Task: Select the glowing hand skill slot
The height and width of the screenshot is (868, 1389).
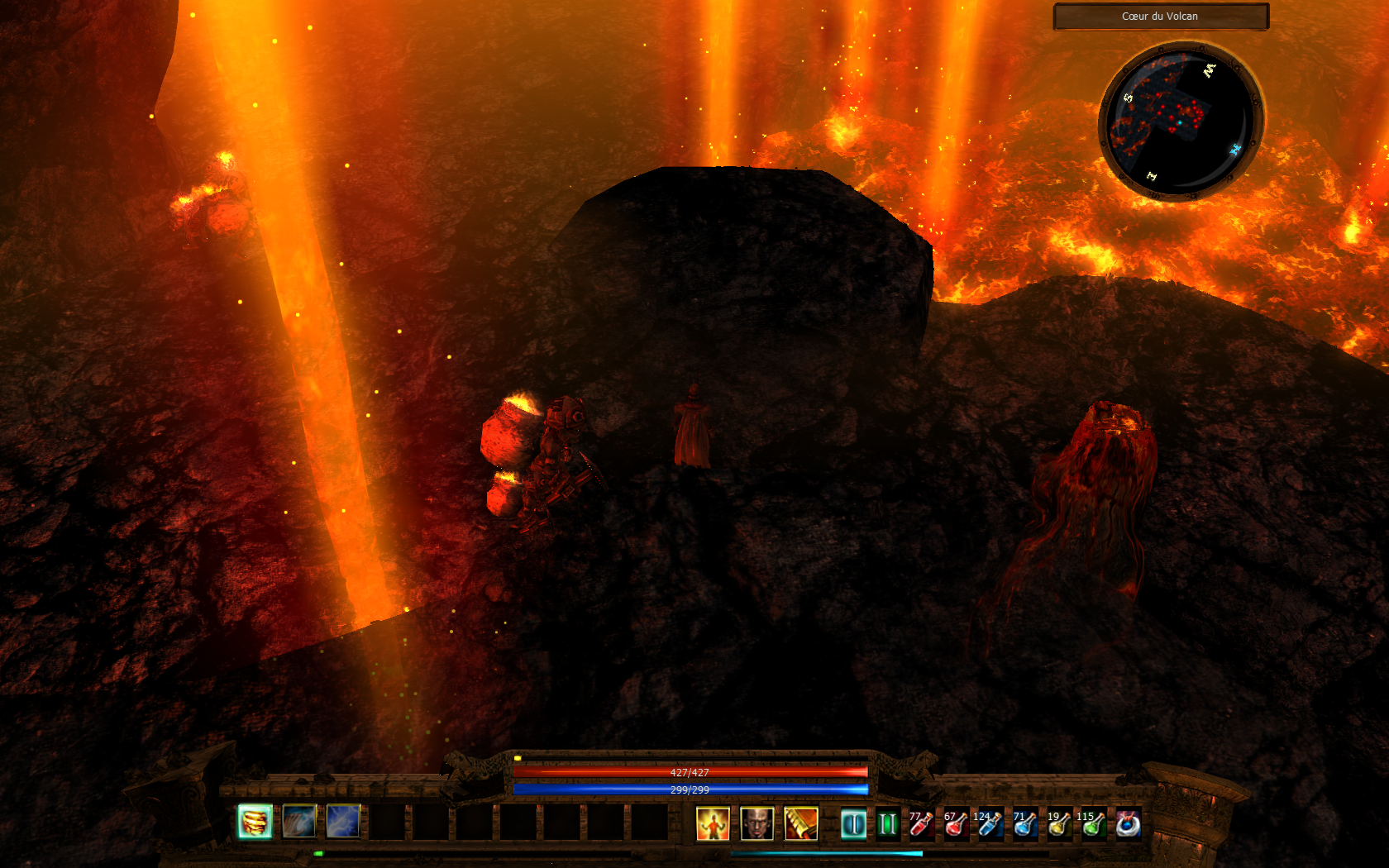Action: [299, 823]
